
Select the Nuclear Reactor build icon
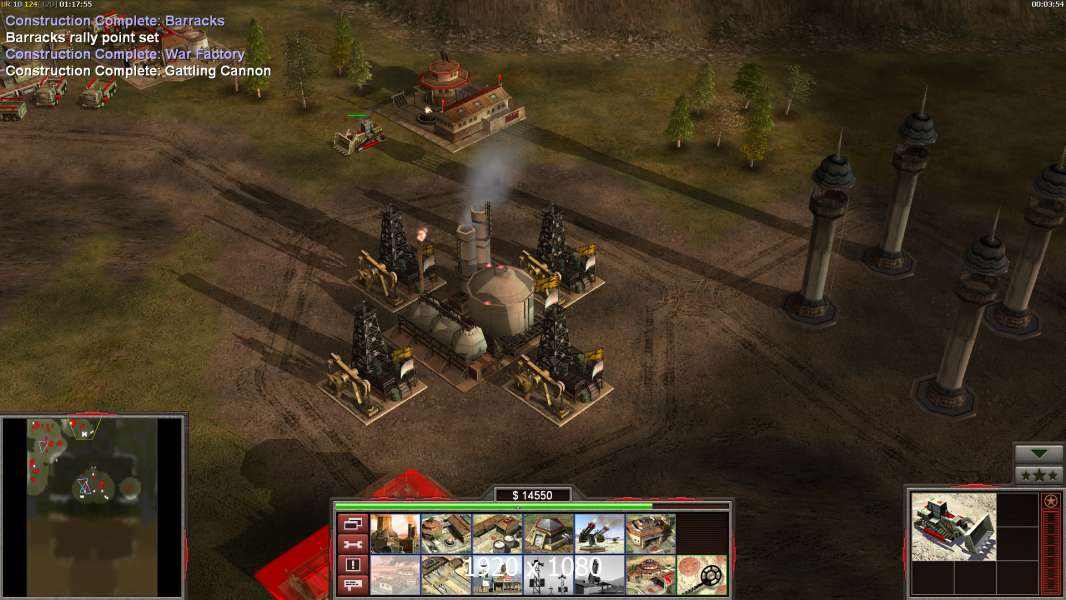pos(395,533)
